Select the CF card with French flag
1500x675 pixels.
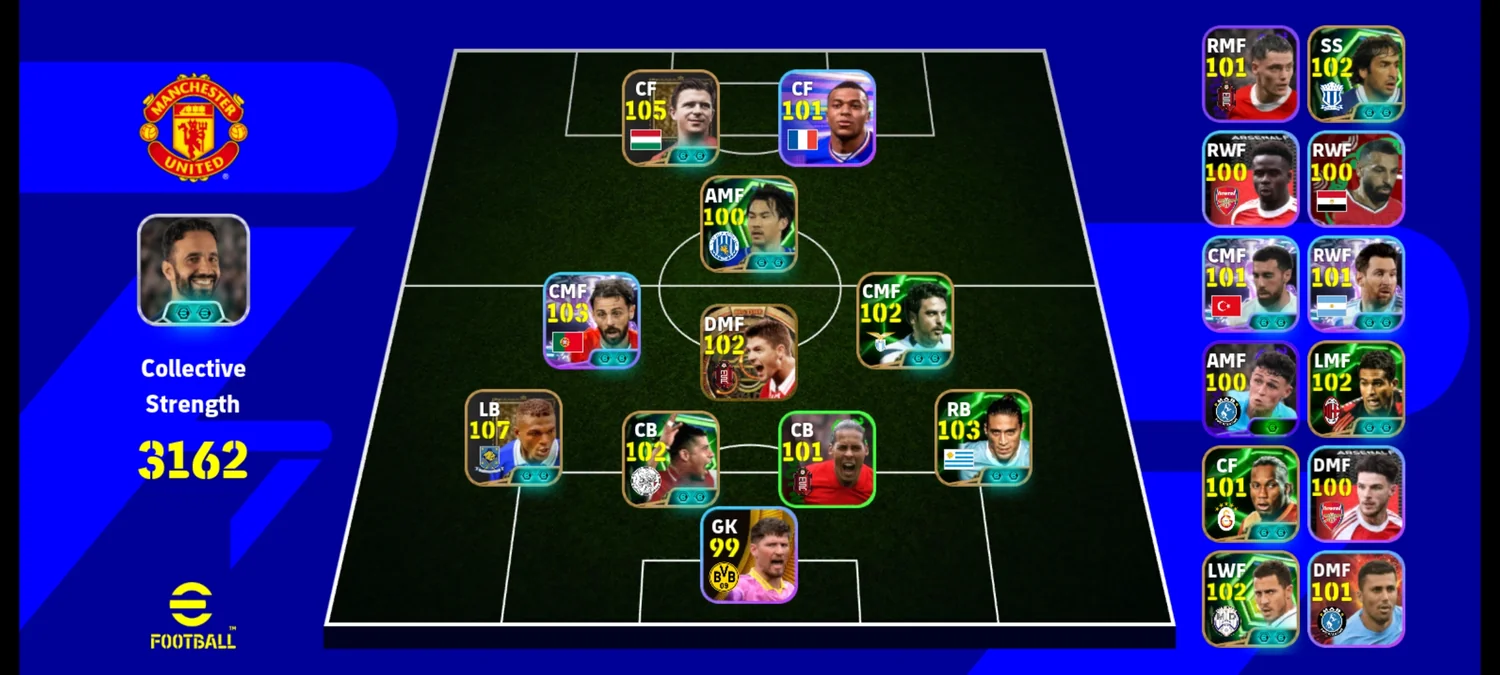coord(827,117)
